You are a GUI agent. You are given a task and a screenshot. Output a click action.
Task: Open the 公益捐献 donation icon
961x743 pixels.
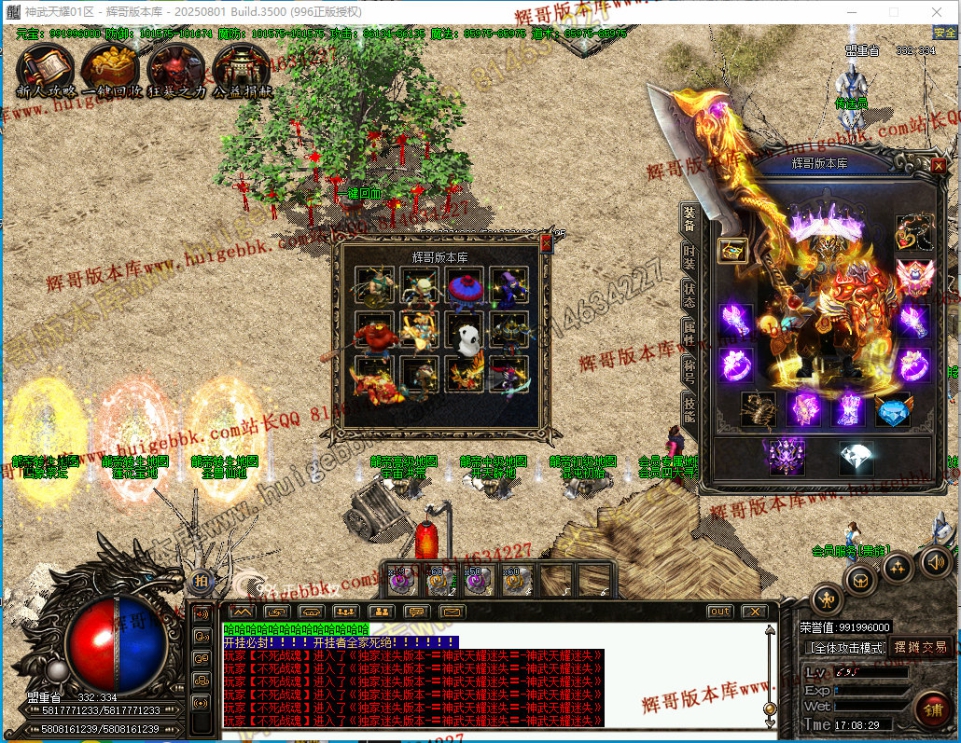241,68
